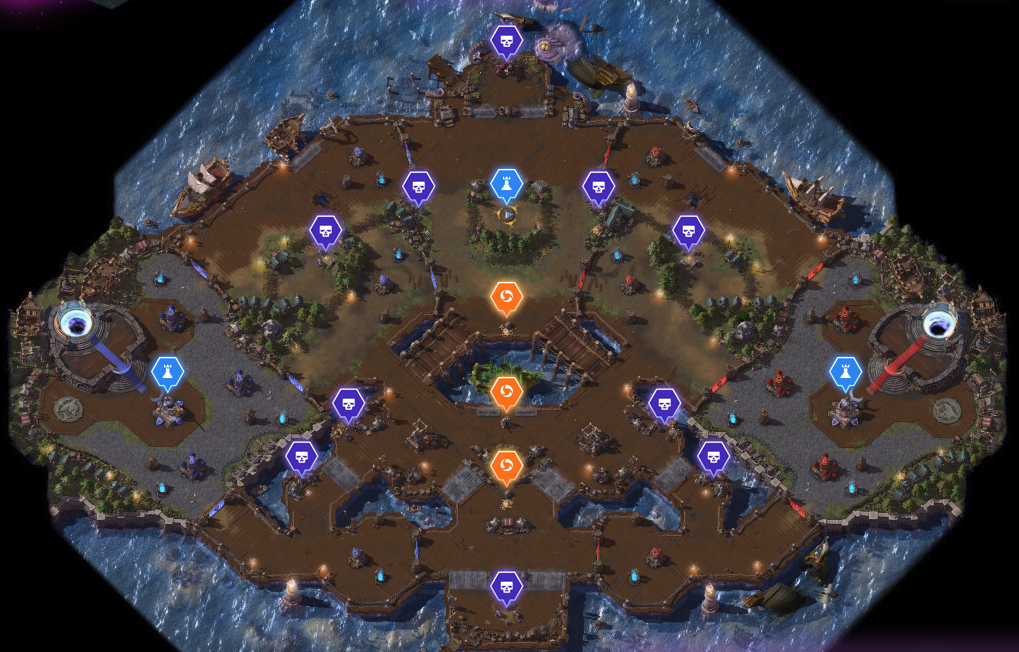Click the skull marker left of the grove tower marker
The image size is (1019, 652).
(x=418, y=186)
